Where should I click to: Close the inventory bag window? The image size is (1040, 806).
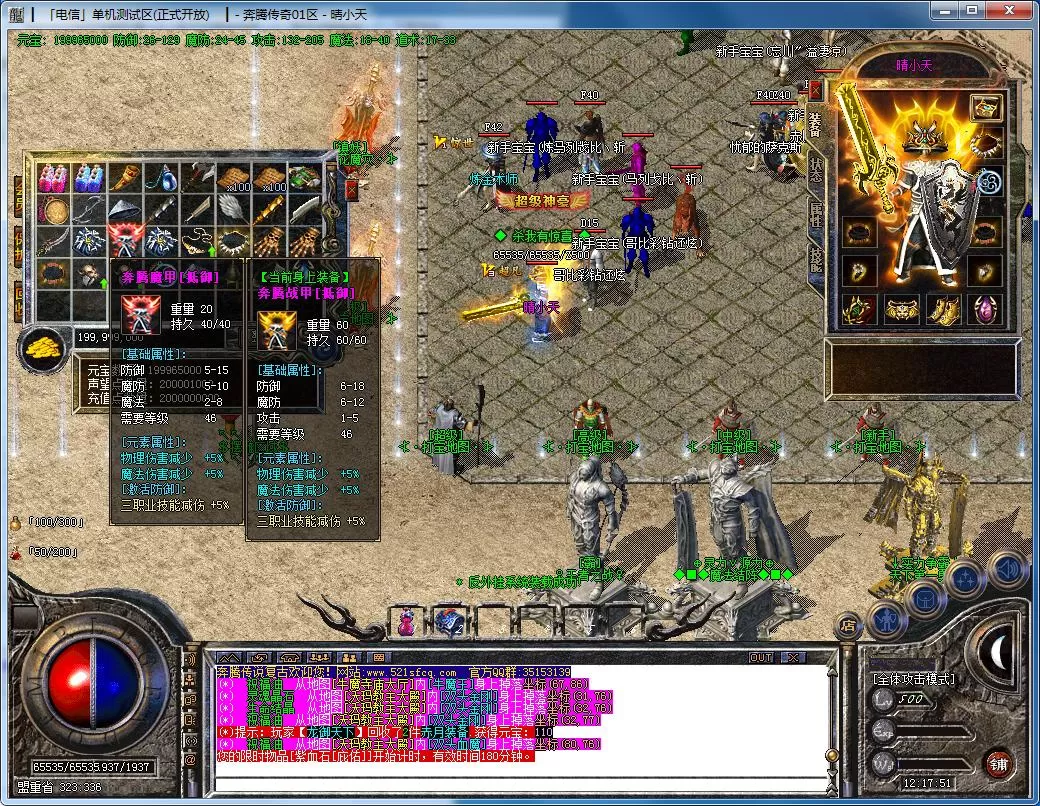click(352, 188)
